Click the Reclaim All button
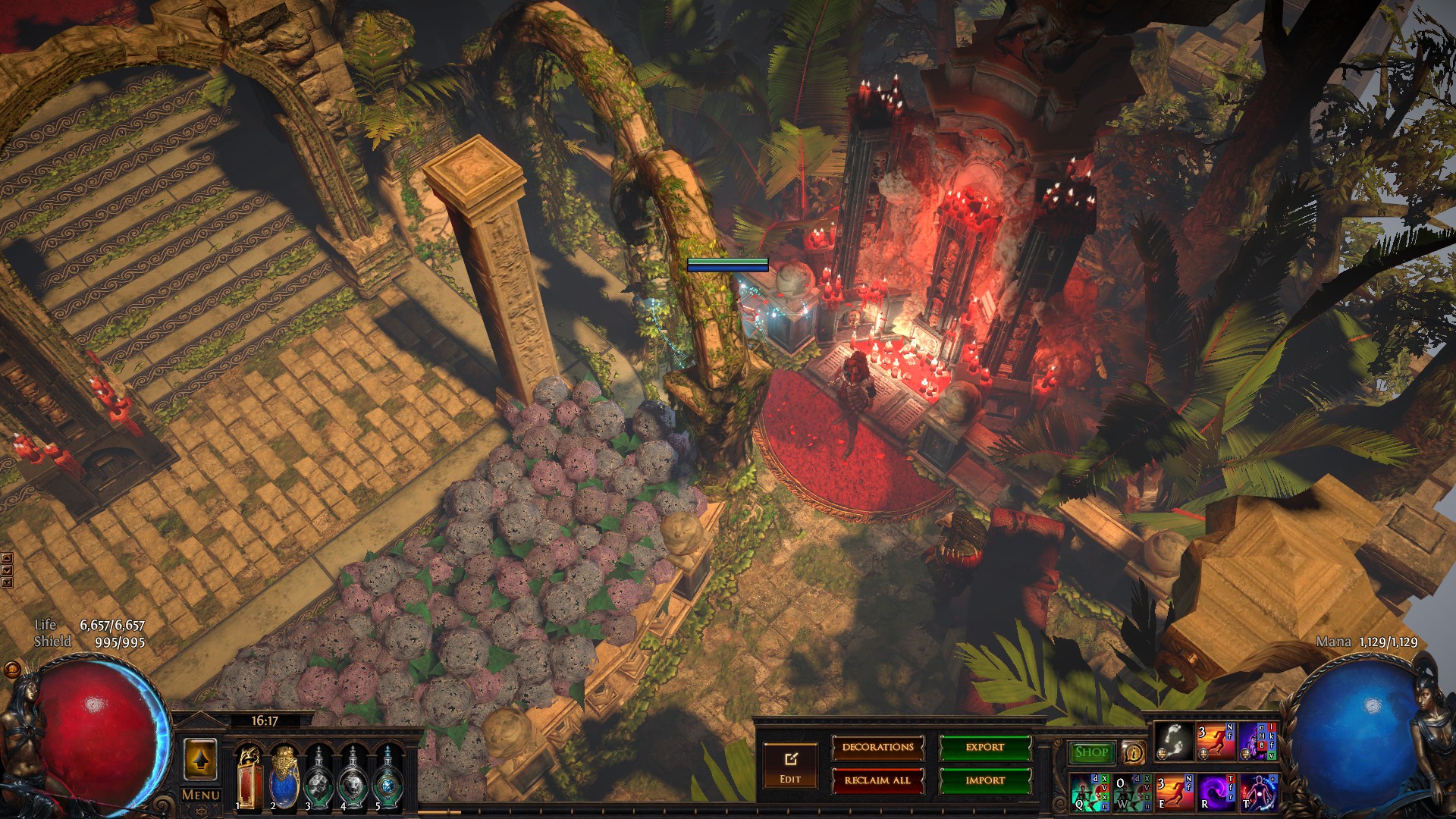 pos(877,780)
